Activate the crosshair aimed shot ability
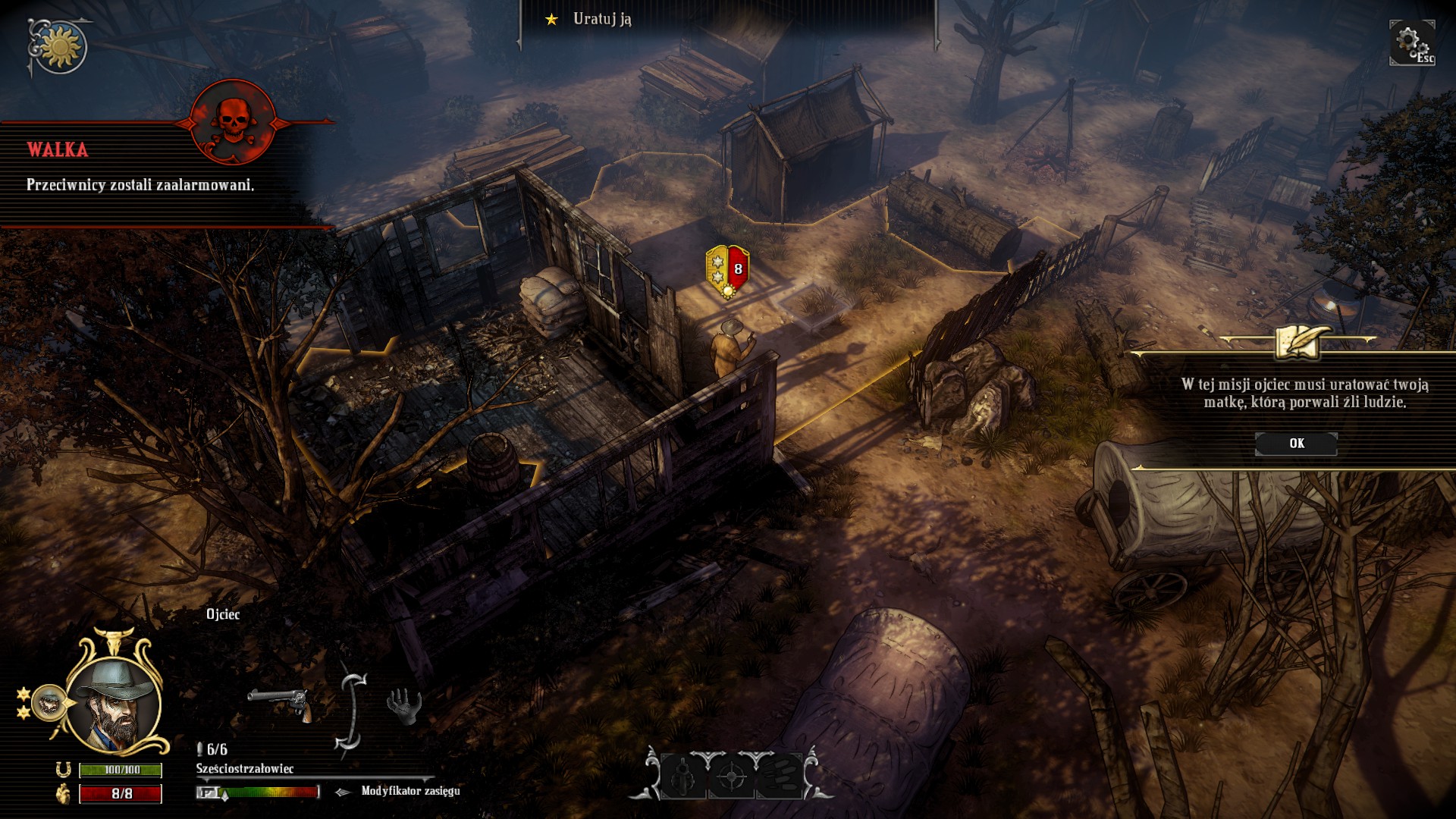Viewport: 1456px width, 819px height. pos(731,776)
